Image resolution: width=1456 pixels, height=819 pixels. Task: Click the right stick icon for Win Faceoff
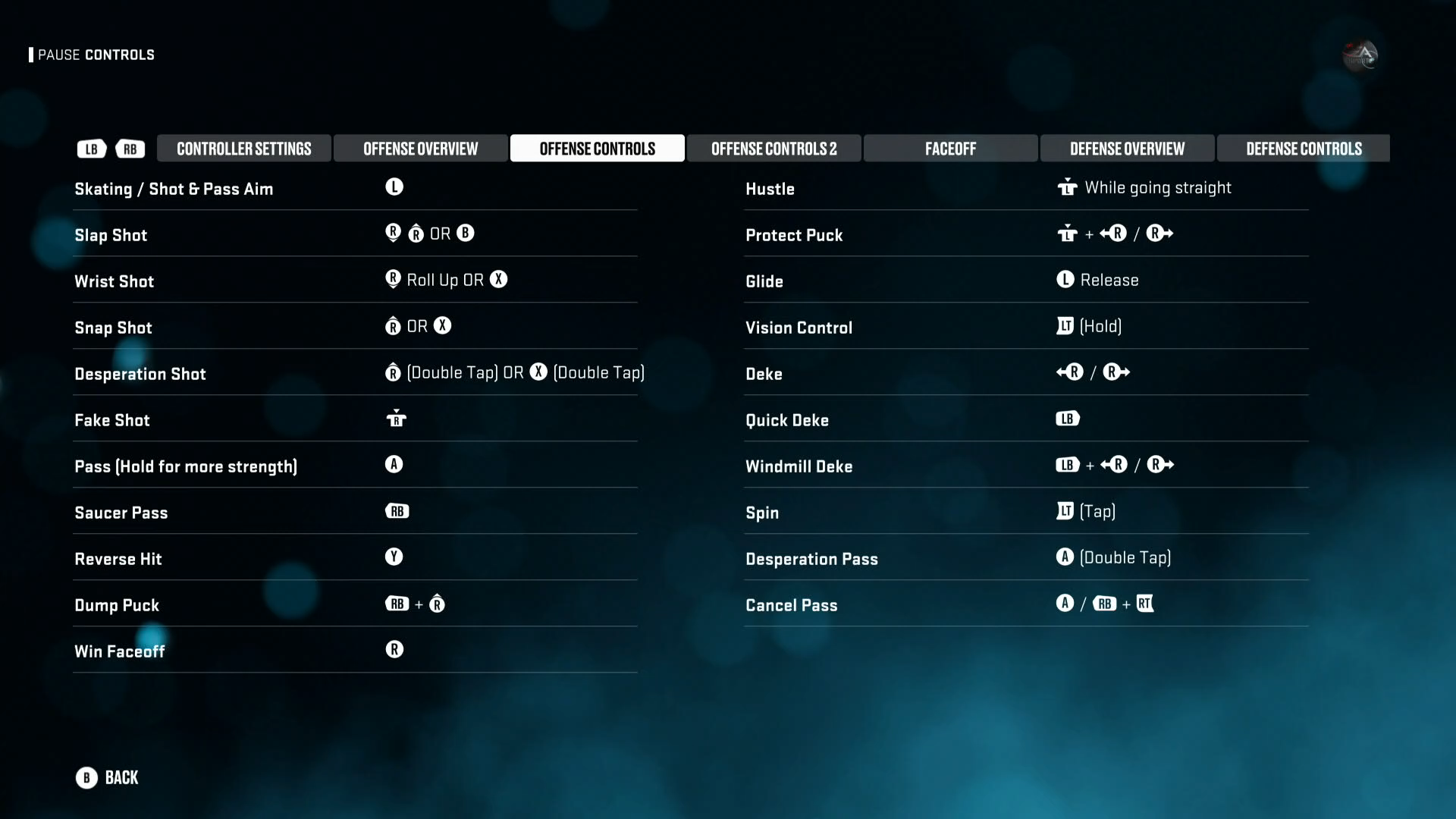[394, 649]
